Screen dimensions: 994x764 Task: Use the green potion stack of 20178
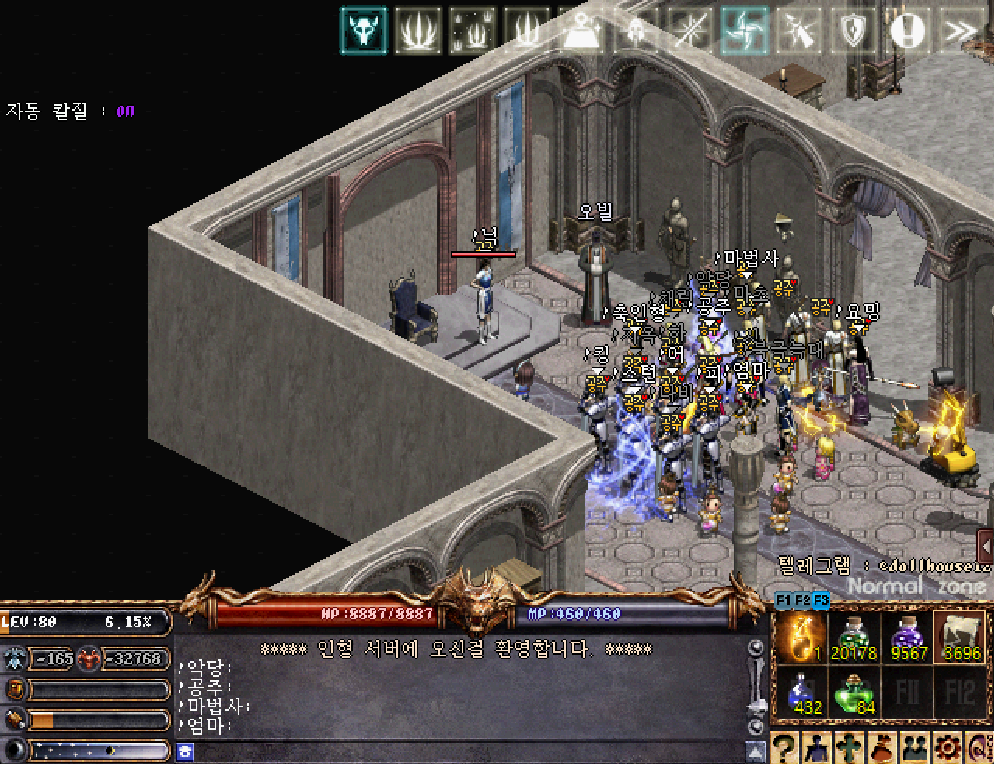(x=853, y=636)
